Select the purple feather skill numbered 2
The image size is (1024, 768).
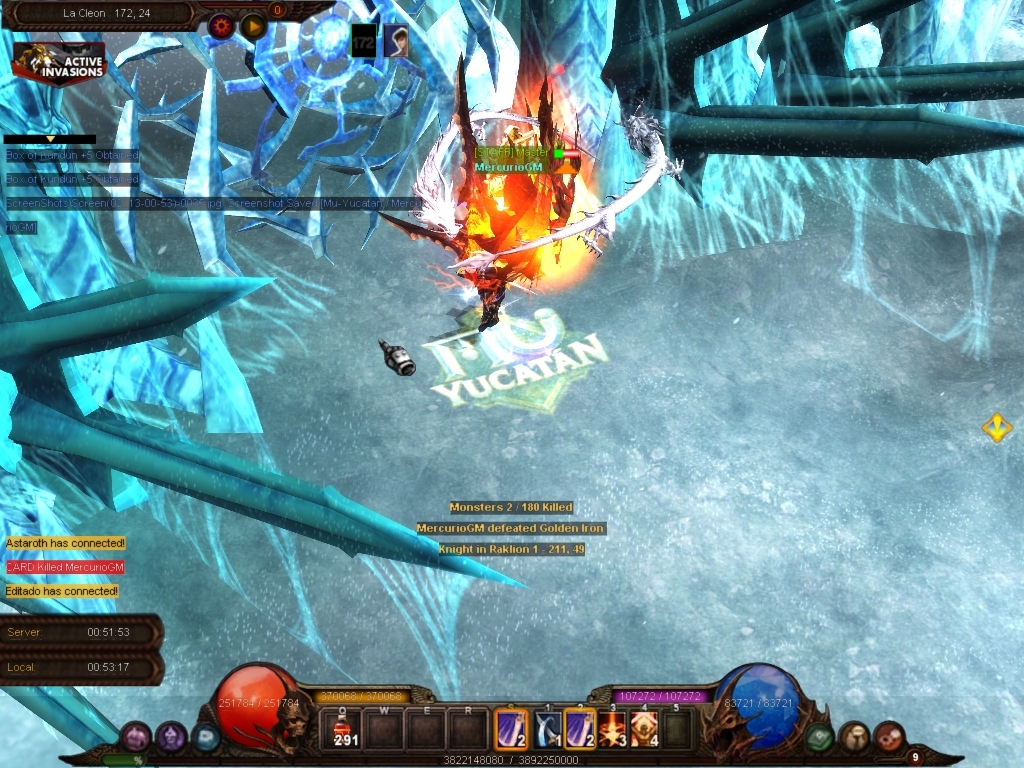580,729
